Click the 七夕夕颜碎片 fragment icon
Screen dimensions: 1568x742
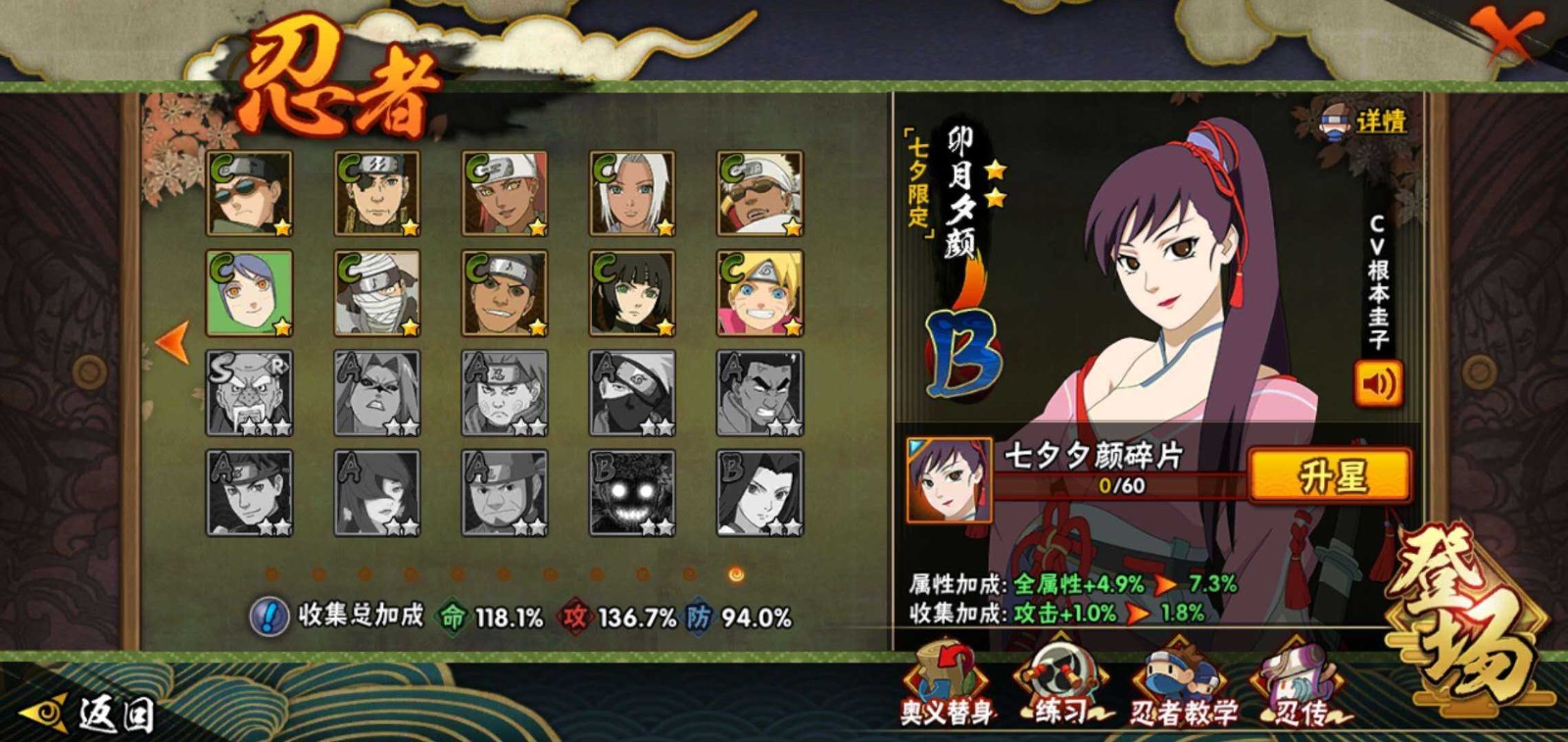tap(949, 480)
